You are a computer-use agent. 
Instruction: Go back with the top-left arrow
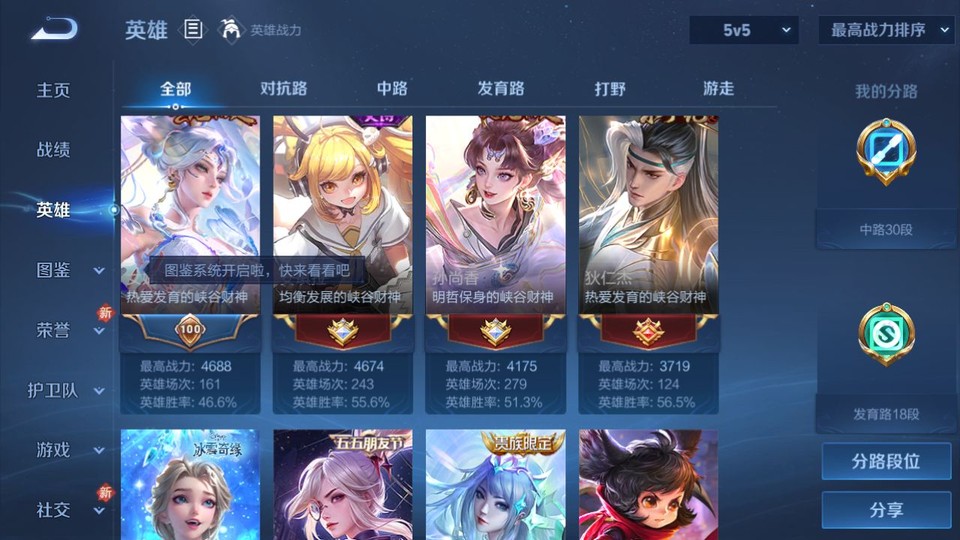54,30
